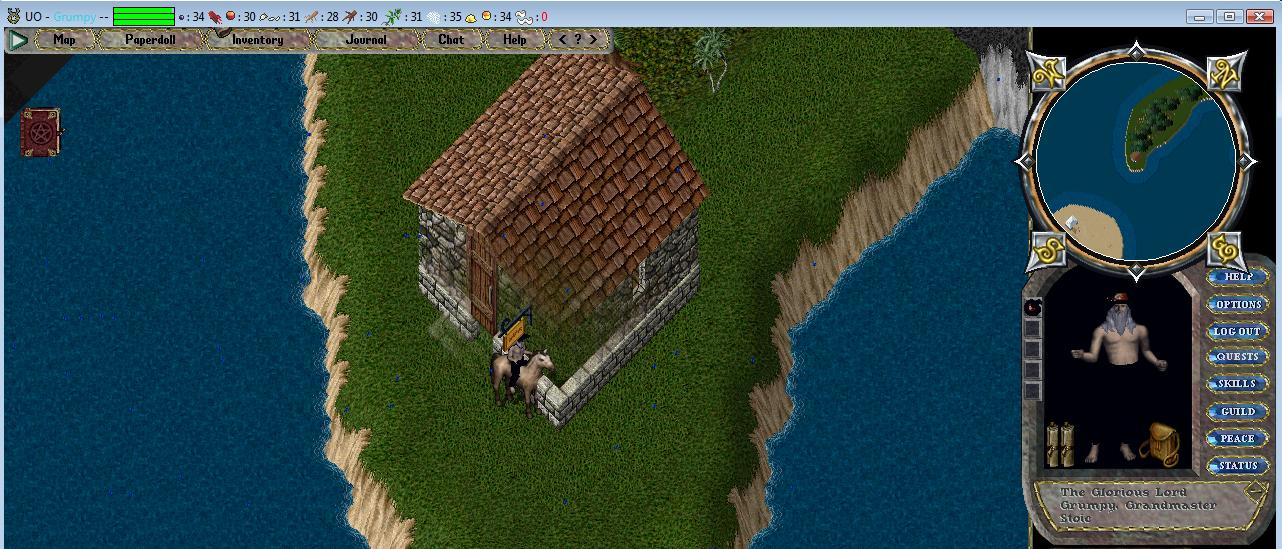
Task: Toggle the PEACE war mode button
Action: pyautogui.click(x=1238, y=438)
